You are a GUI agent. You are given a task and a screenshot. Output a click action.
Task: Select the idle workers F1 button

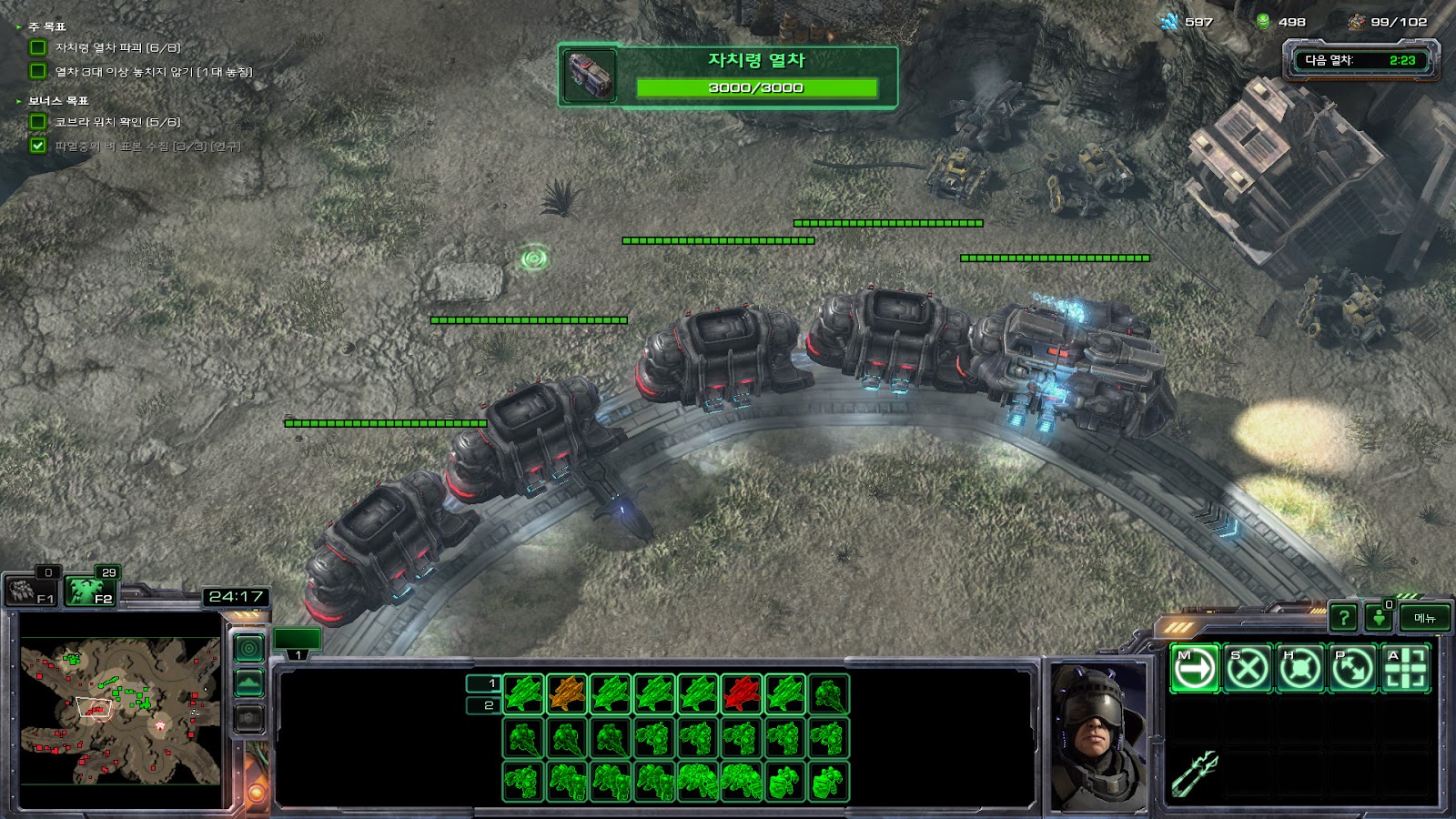33,591
